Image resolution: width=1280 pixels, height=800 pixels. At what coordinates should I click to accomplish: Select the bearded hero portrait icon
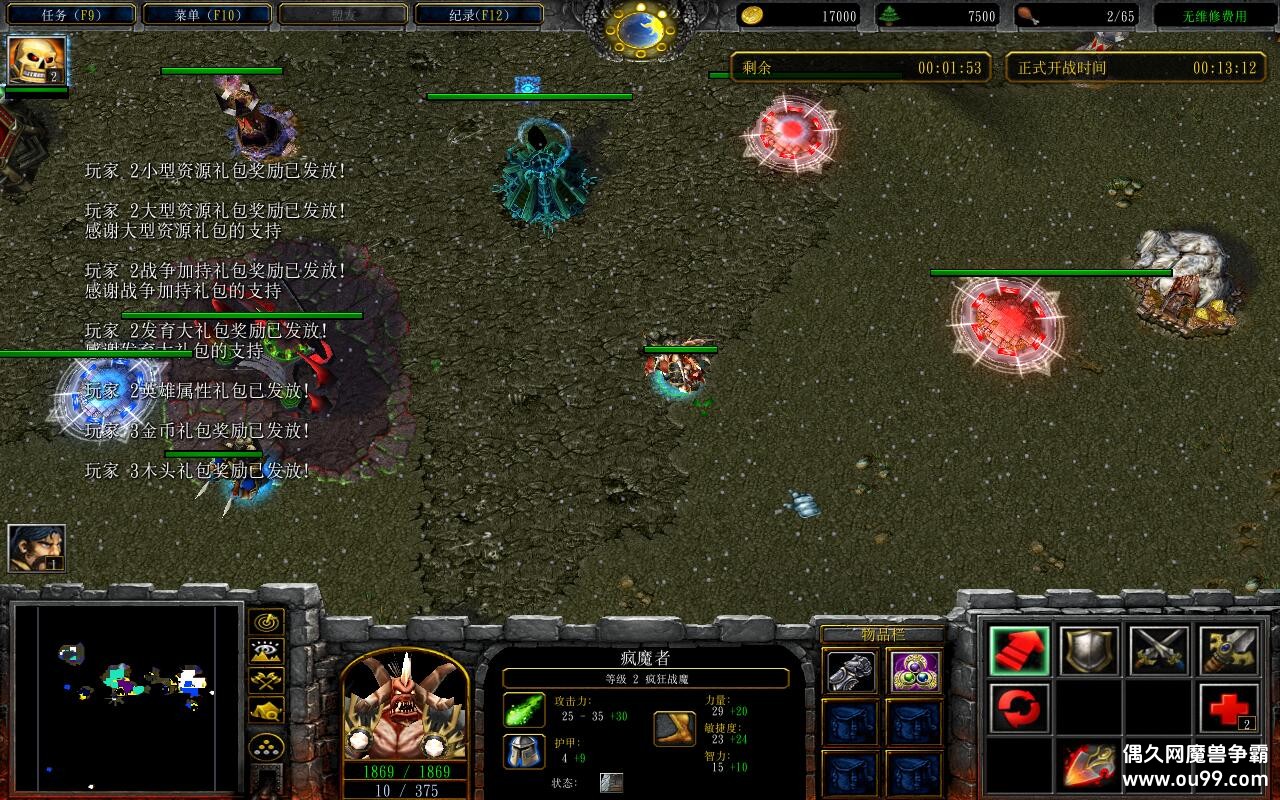(x=36, y=548)
